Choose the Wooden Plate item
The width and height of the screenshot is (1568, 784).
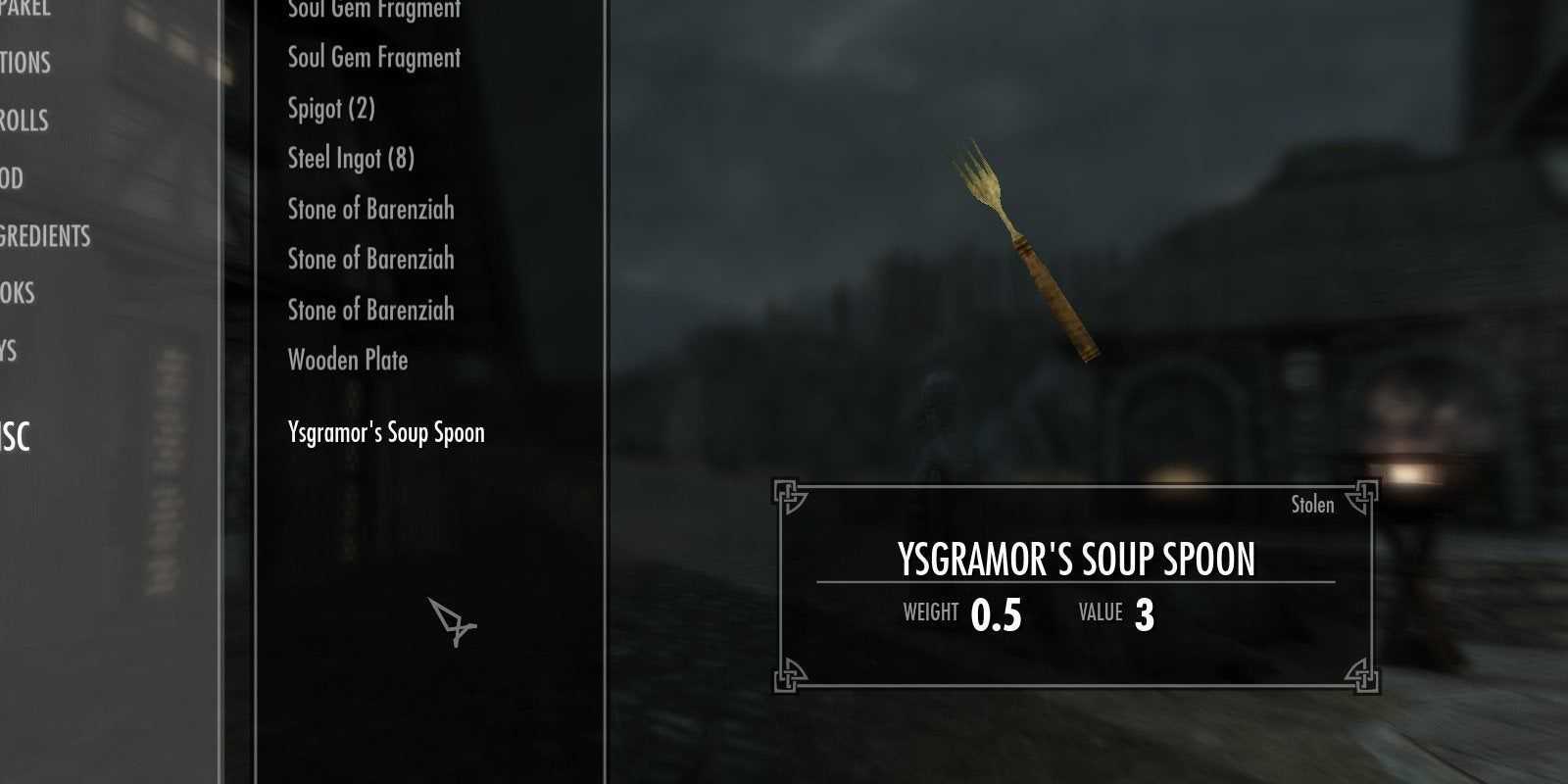pyautogui.click(x=348, y=360)
